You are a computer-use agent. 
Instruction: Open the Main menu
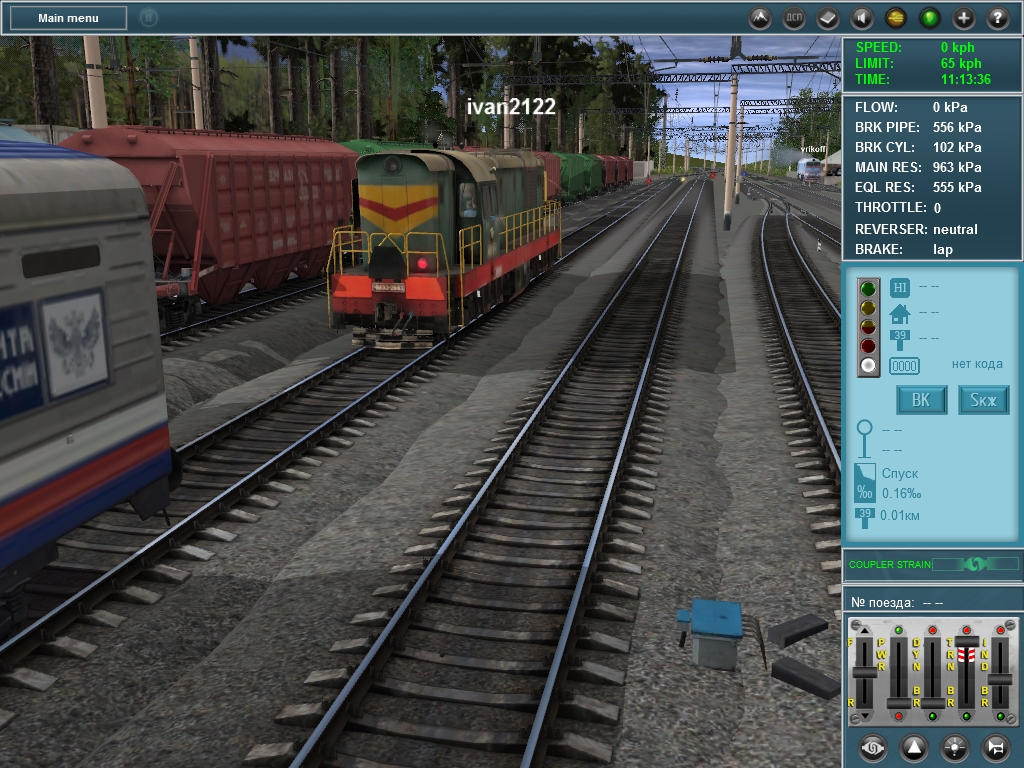tap(69, 18)
